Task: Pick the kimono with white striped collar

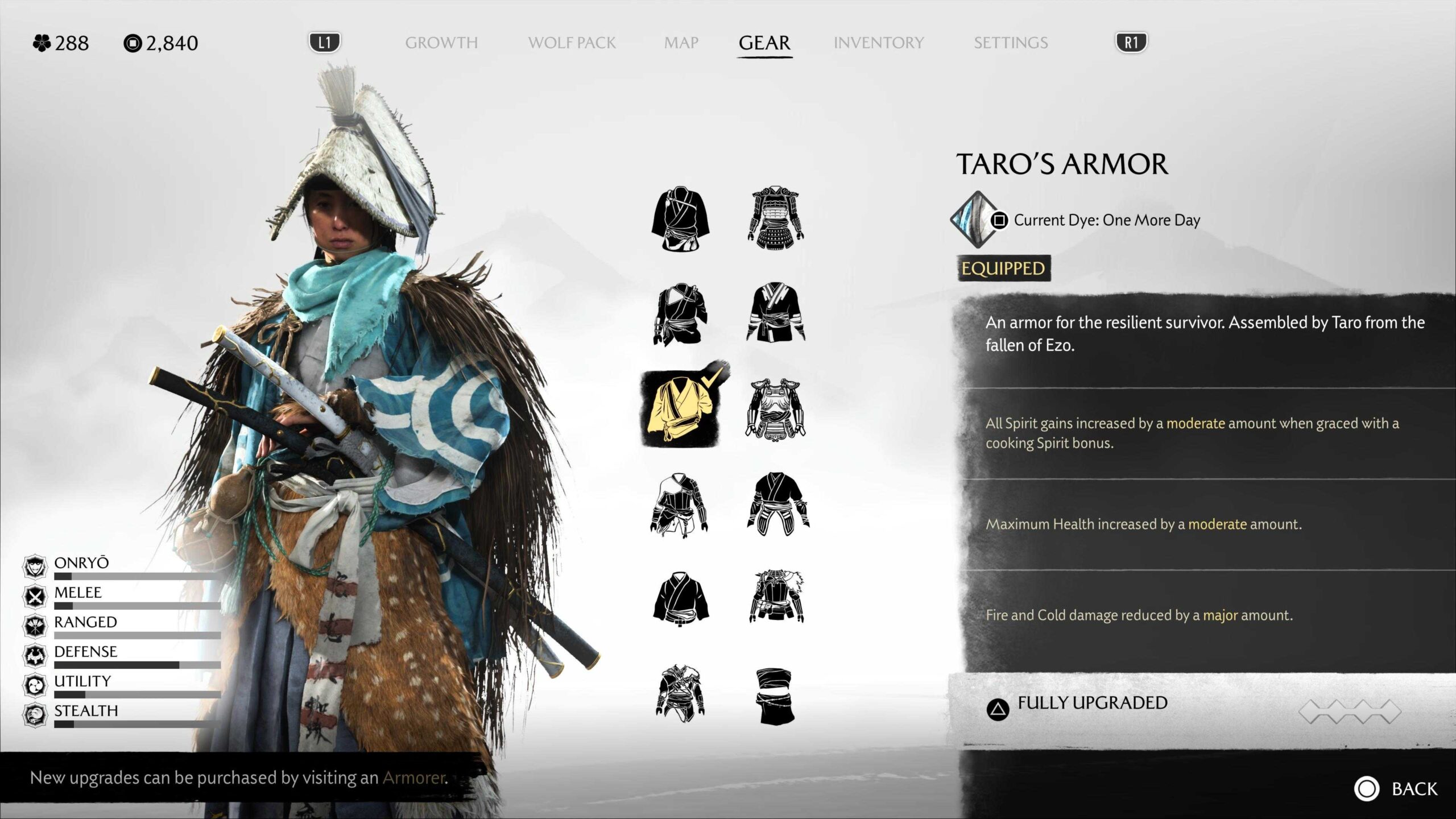Action: click(x=775, y=314)
